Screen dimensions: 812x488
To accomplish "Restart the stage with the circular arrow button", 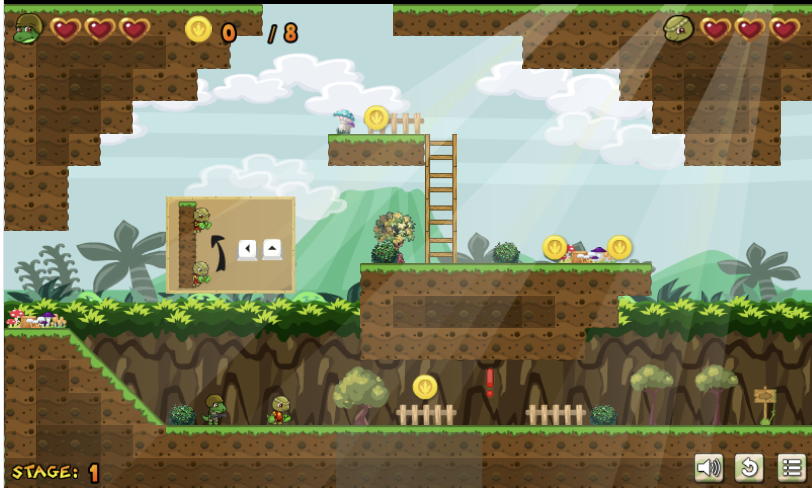I will click(x=750, y=467).
